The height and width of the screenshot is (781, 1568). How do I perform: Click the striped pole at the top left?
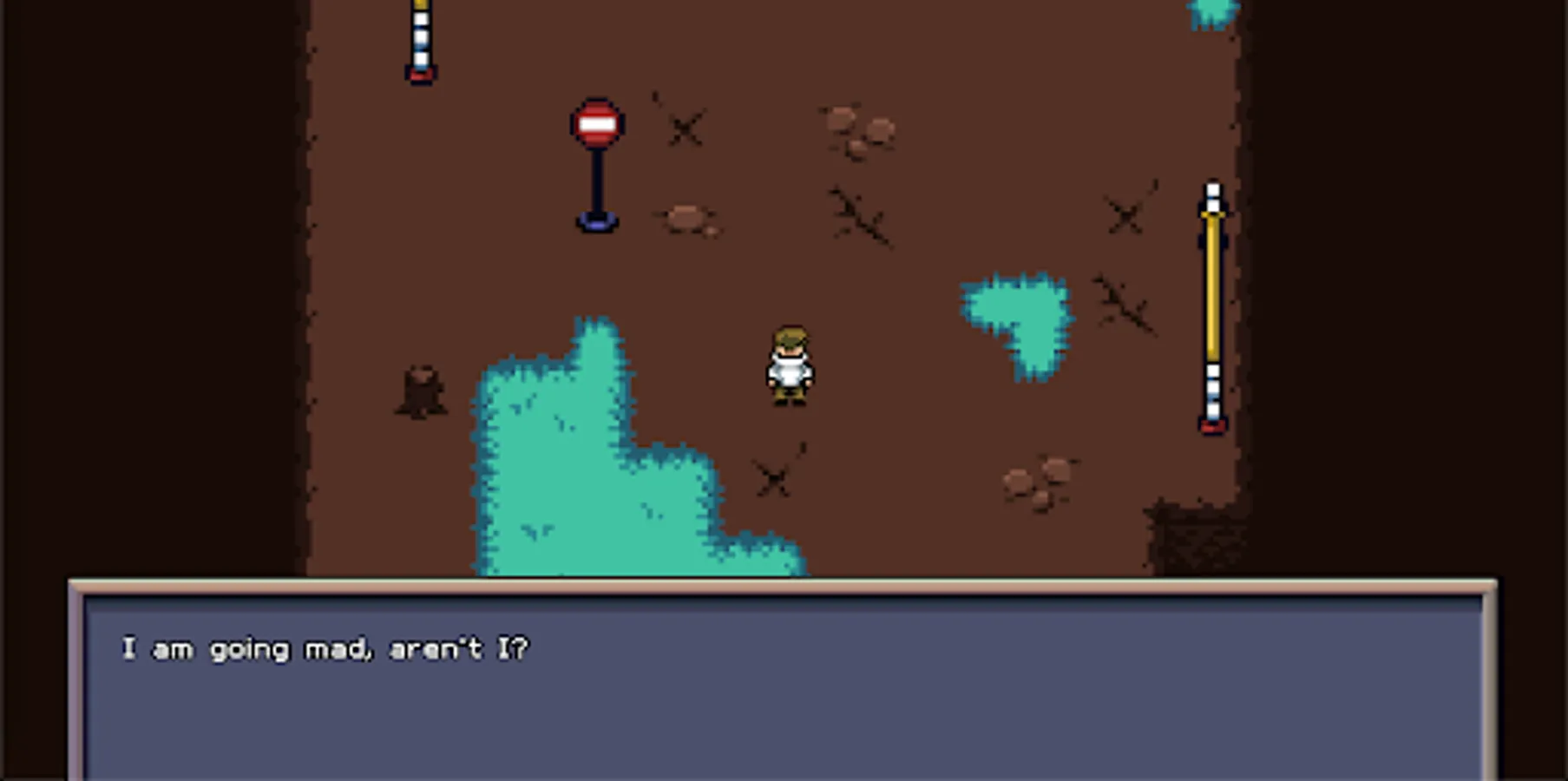[x=419, y=39]
